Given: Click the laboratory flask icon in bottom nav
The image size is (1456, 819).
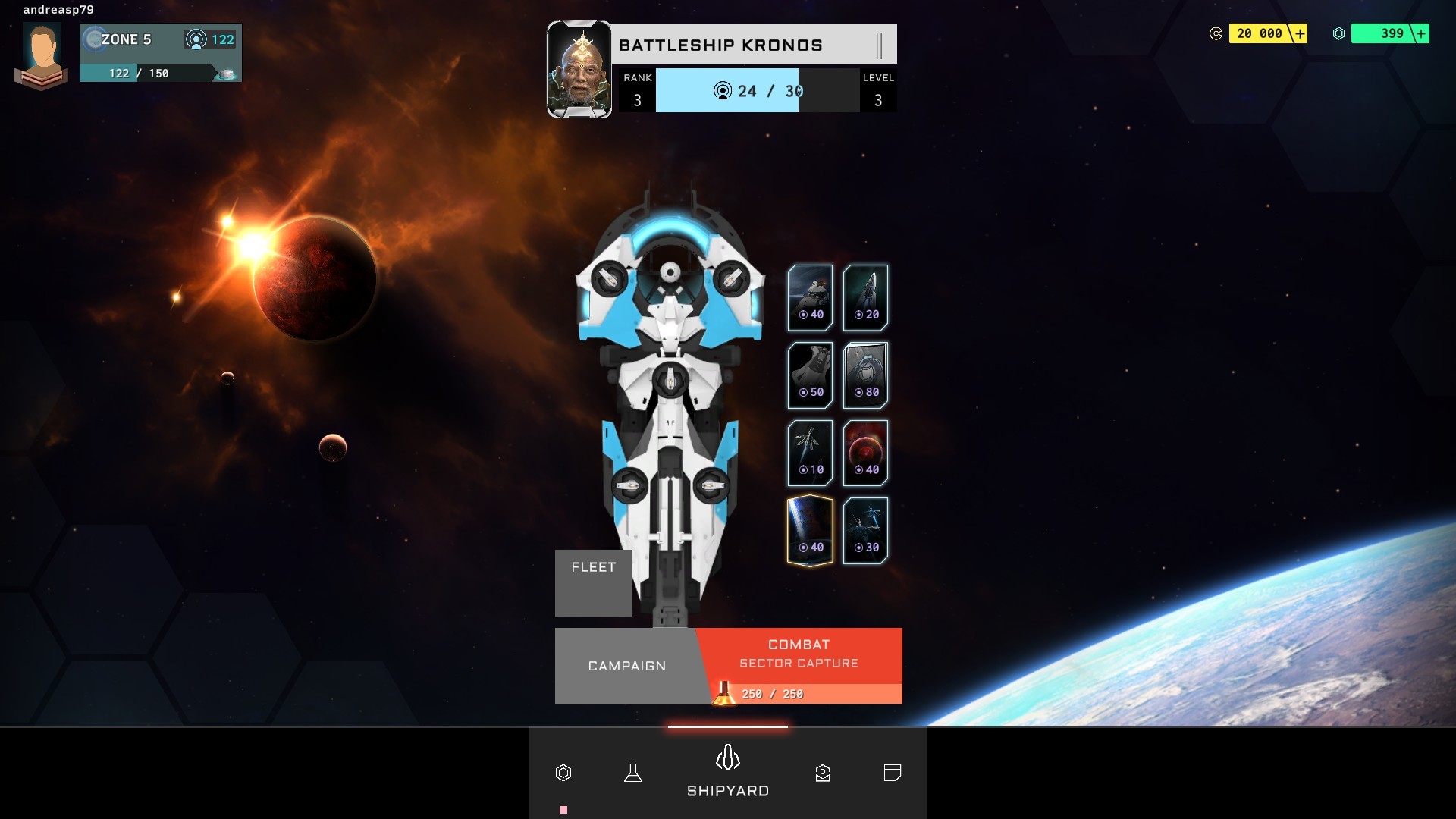Looking at the screenshot, I should click(634, 773).
